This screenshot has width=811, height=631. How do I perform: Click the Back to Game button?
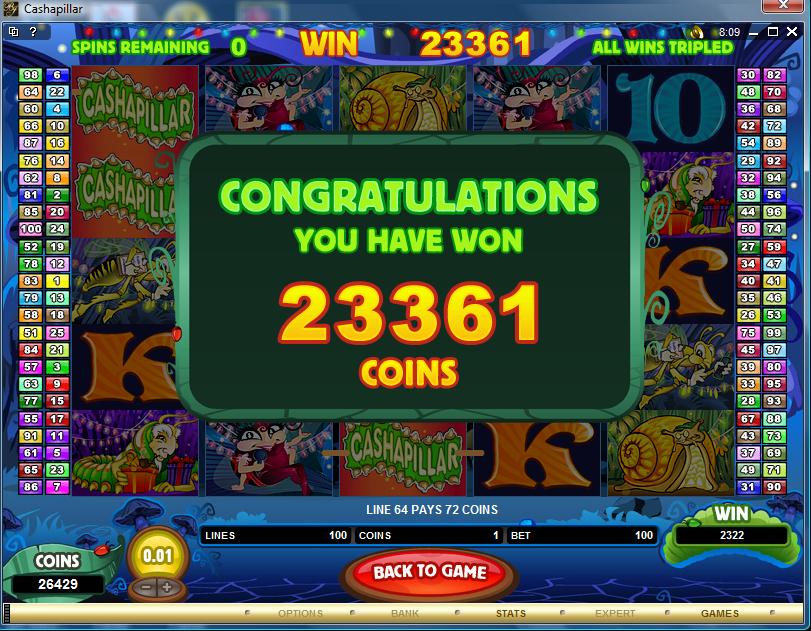tap(429, 572)
